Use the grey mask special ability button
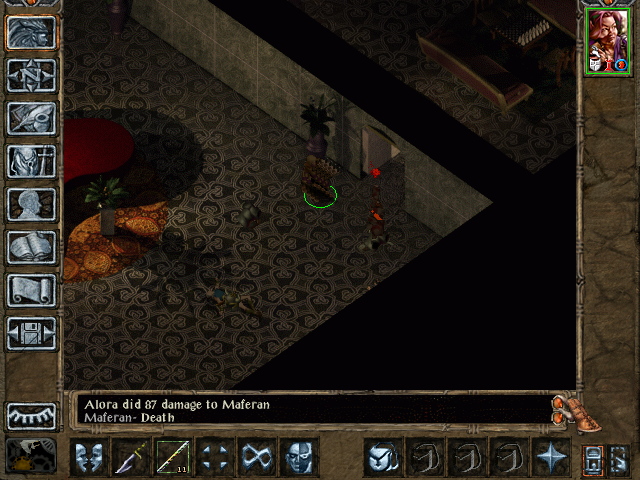Image resolution: width=640 pixels, height=480 pixels. [299, 457]
